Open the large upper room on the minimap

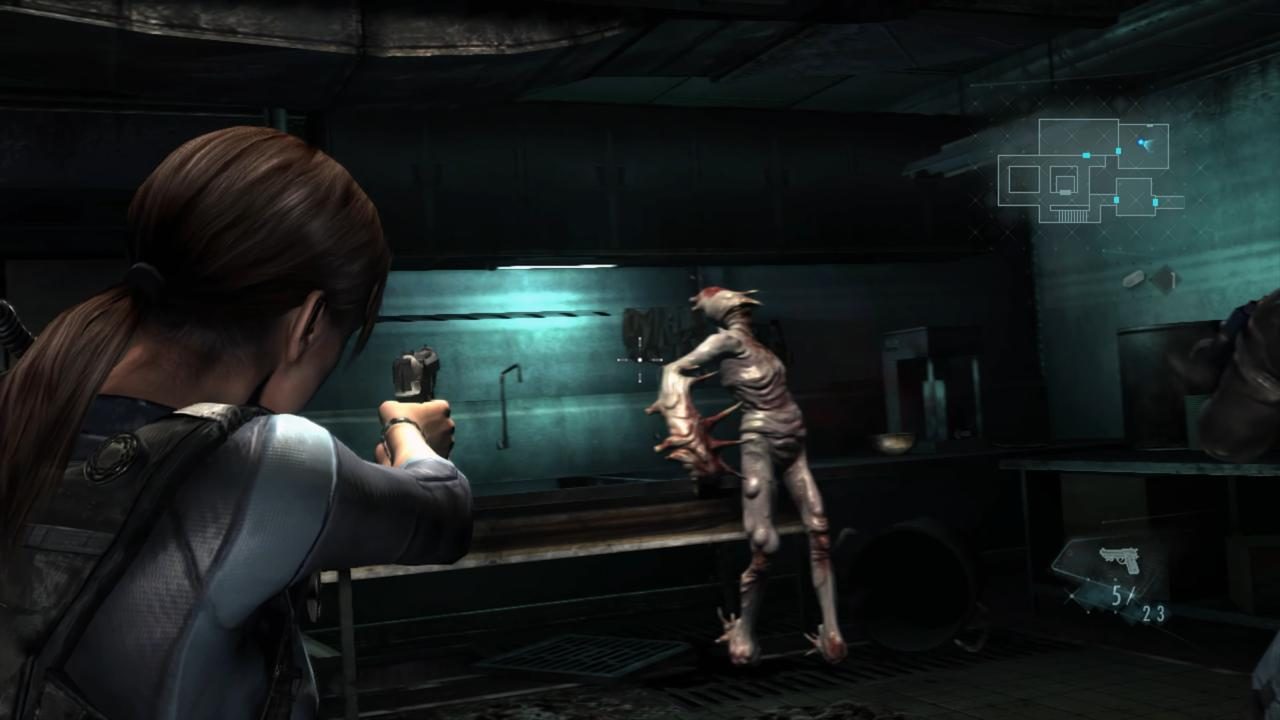pyautogui.click(x=1078, y=136)
